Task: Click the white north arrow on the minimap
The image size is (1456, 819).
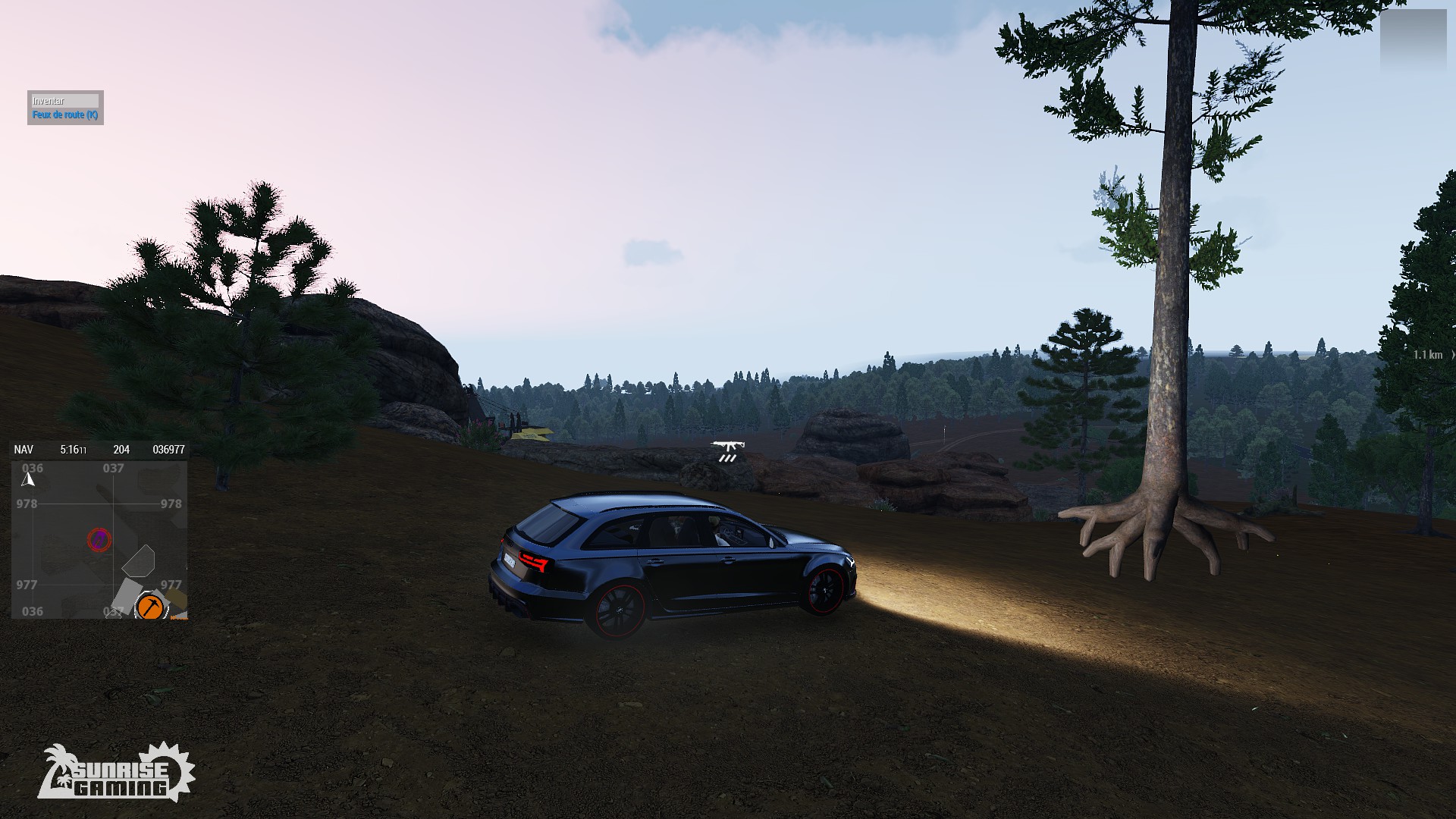Action: pyautogui.click(x=28, y=479)
